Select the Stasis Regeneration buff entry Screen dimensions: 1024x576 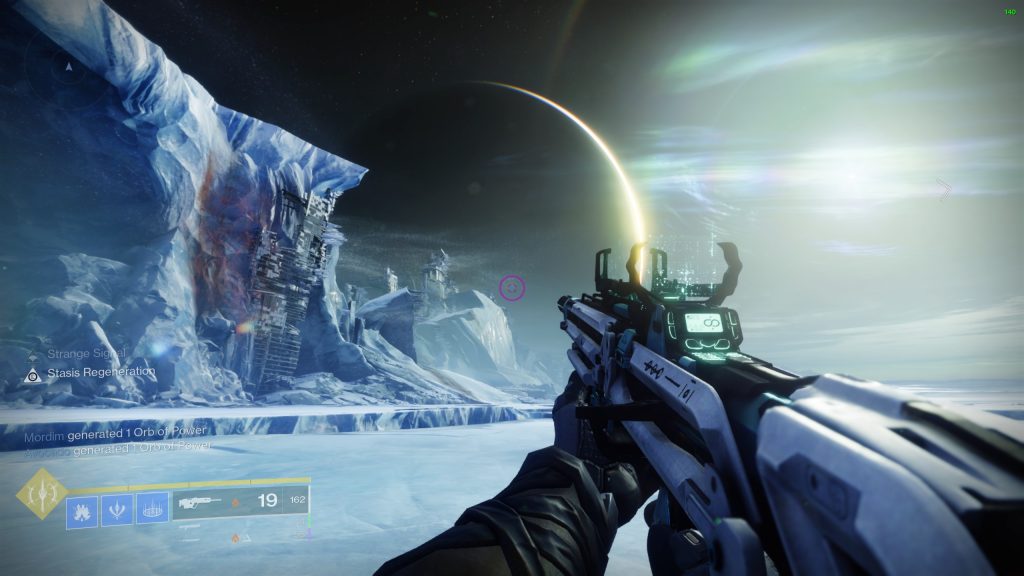tap(98, 373)
